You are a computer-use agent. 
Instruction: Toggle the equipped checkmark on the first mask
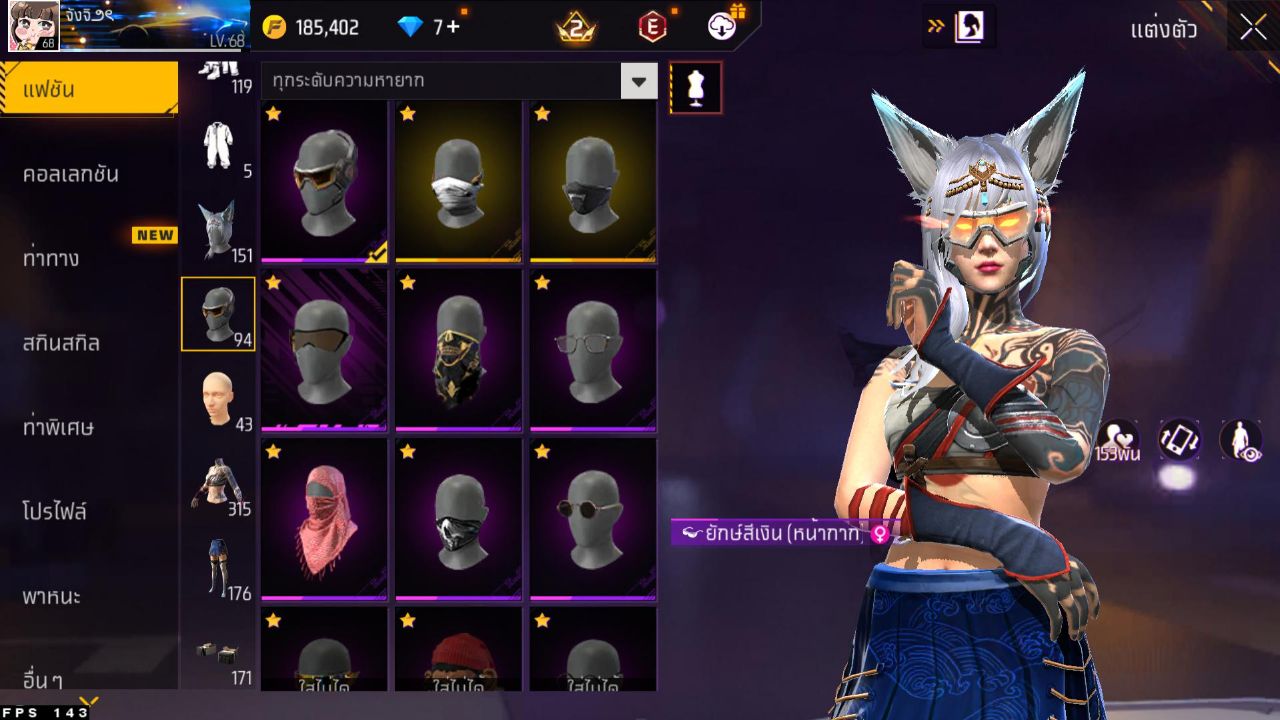(x=375, y=254)
